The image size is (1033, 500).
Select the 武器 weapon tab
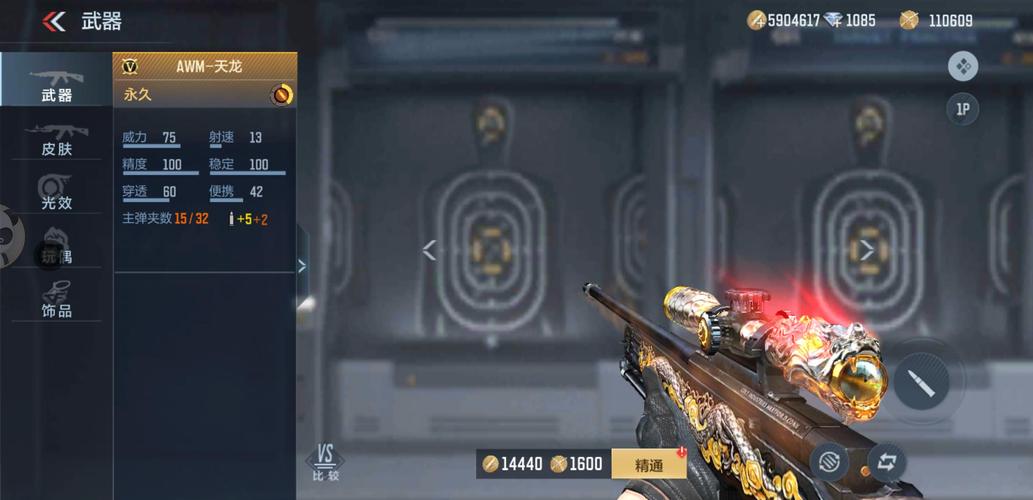[x=56, y=84]
